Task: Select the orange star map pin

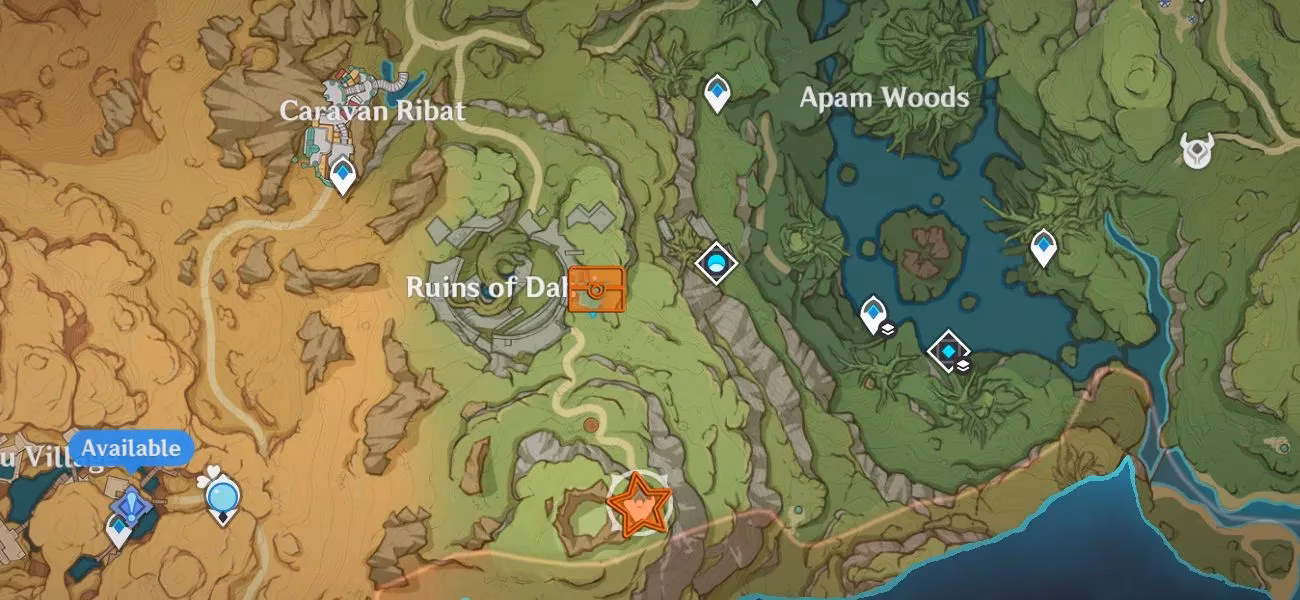Action: (638, 505)
